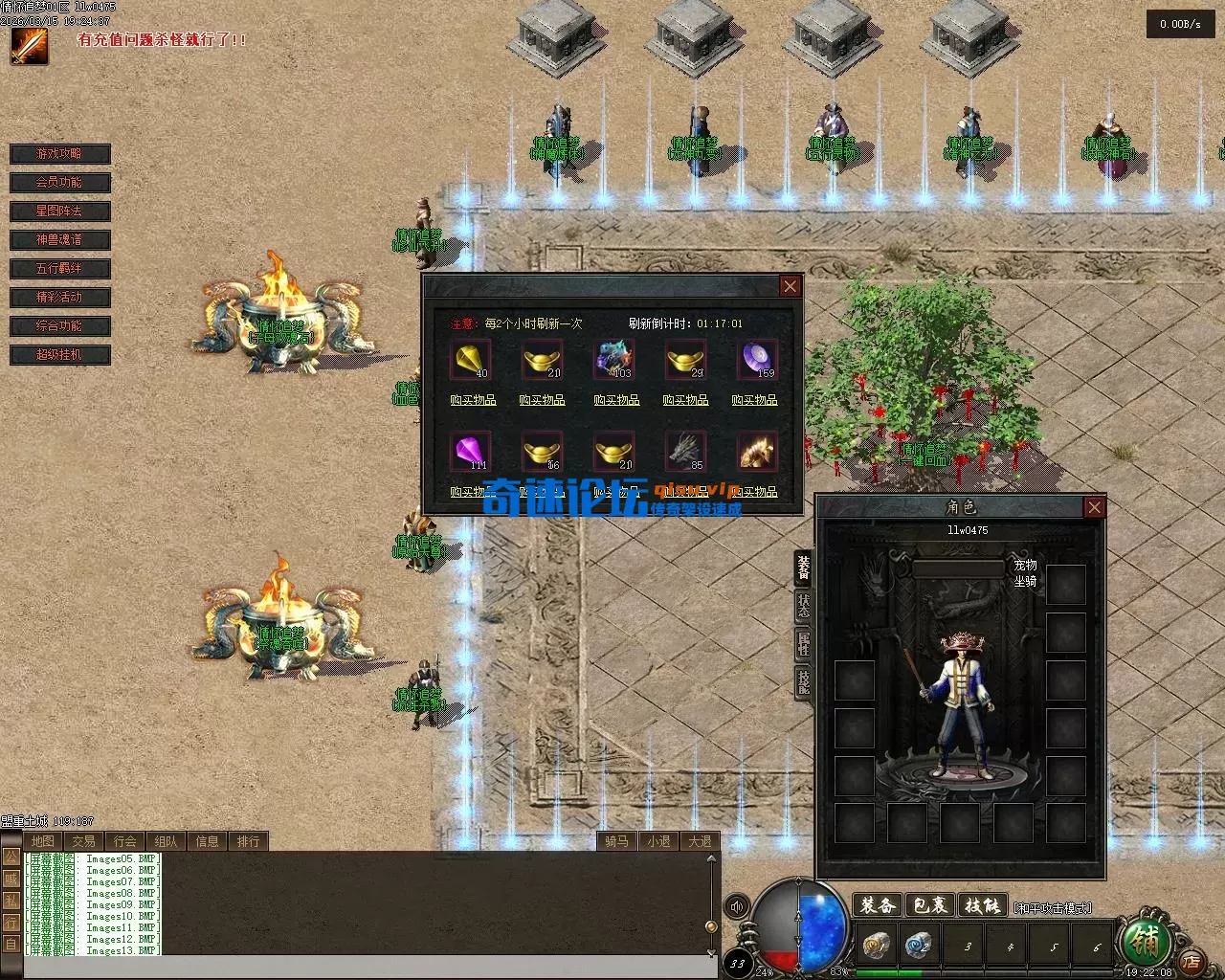Screen dimensions: 1225x980
Task: Toggle the sound speaker icon
Action: 737,906
